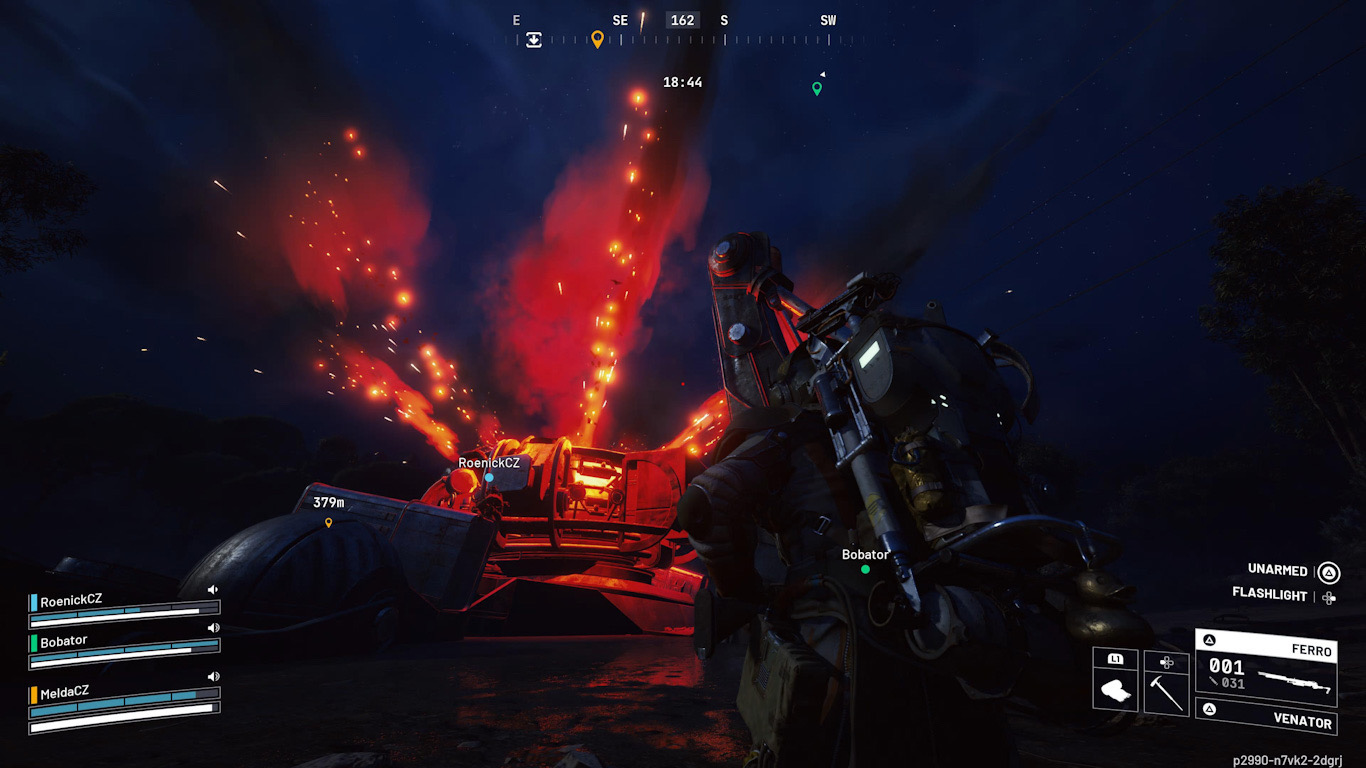Image resolution: width=1366 pixels, height=768 pixels.
Task: Select Bobator in the squad list
Action: (64, 641)
